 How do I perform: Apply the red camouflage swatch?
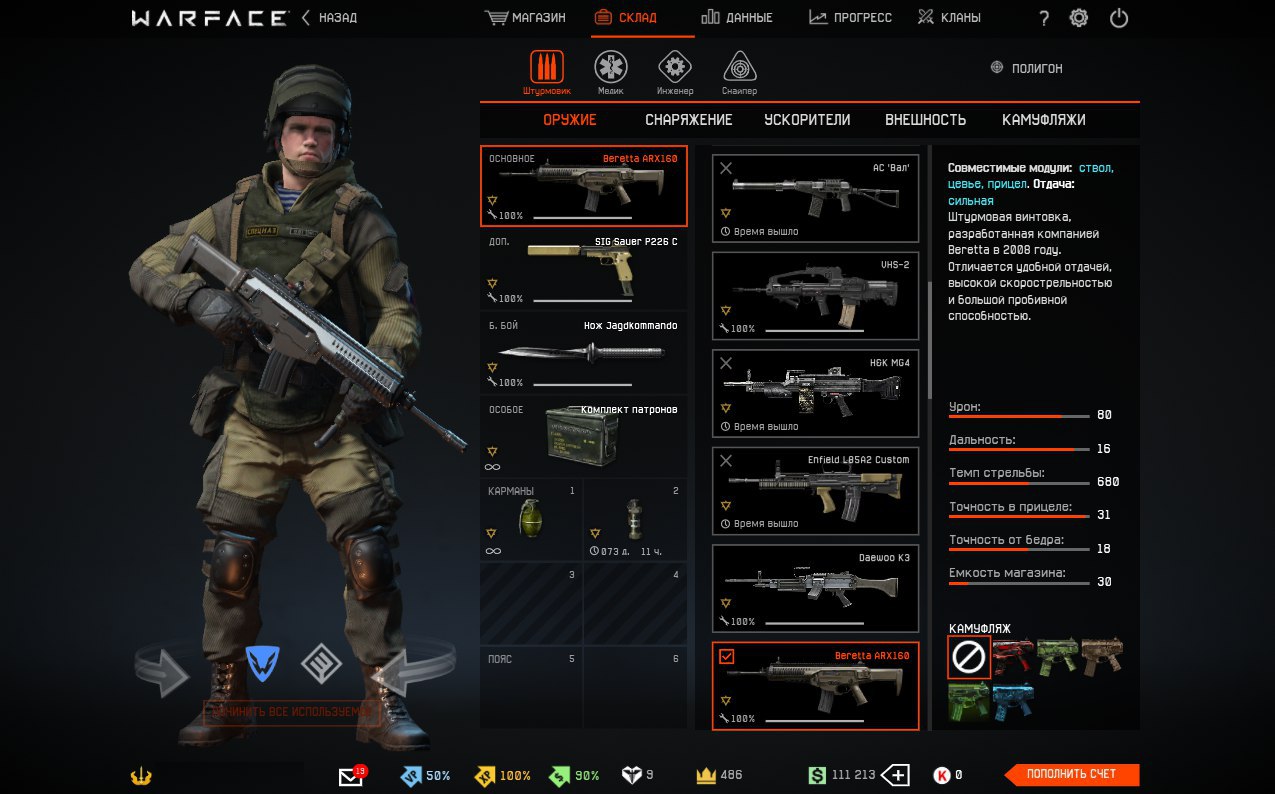[x=1011, y=656]
